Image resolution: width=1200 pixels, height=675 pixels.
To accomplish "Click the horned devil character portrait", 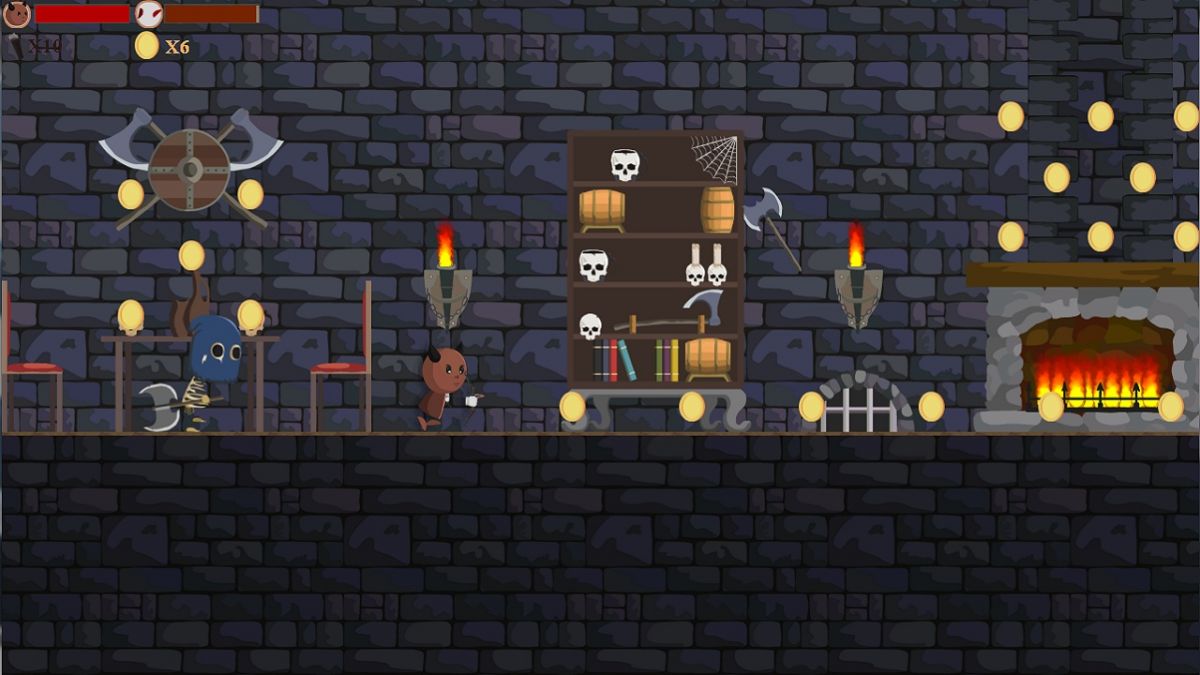I will pyautogui.click(x=17, y=14).
